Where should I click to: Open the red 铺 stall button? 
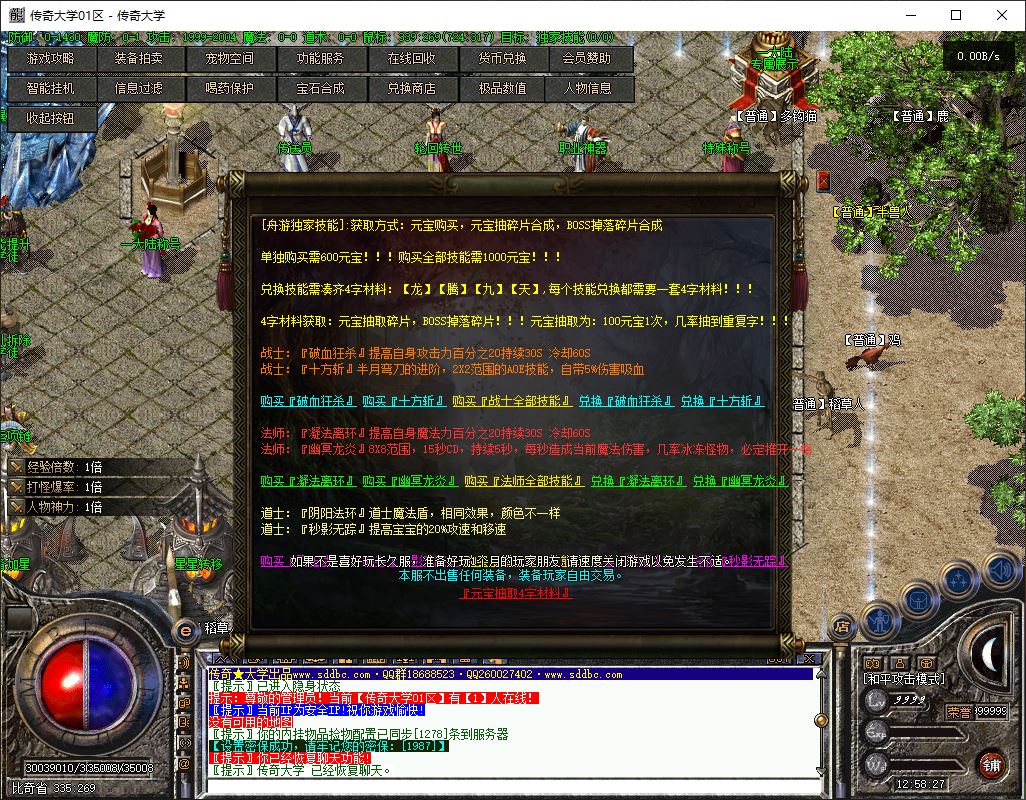(x=990, y=763)
